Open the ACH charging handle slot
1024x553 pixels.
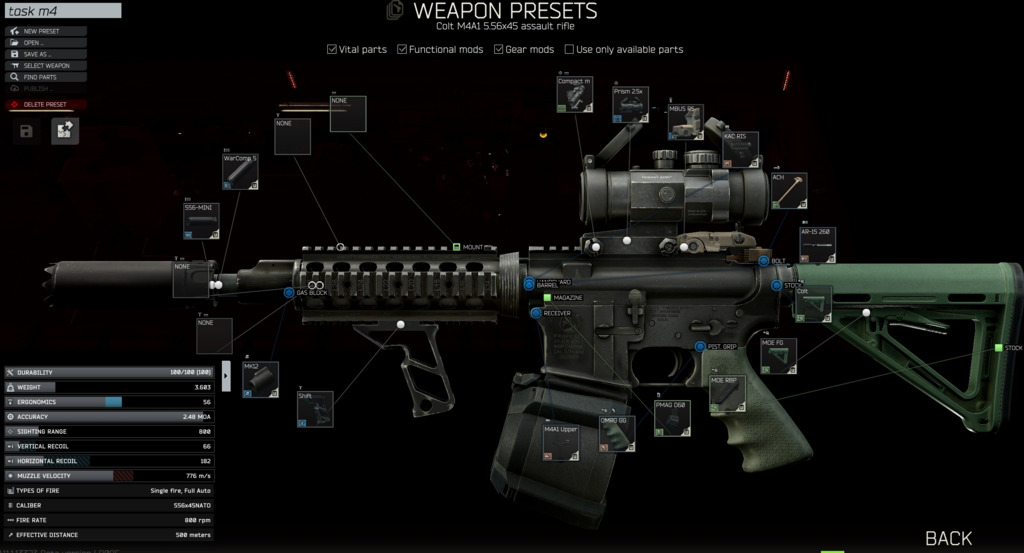pos(788,190)
